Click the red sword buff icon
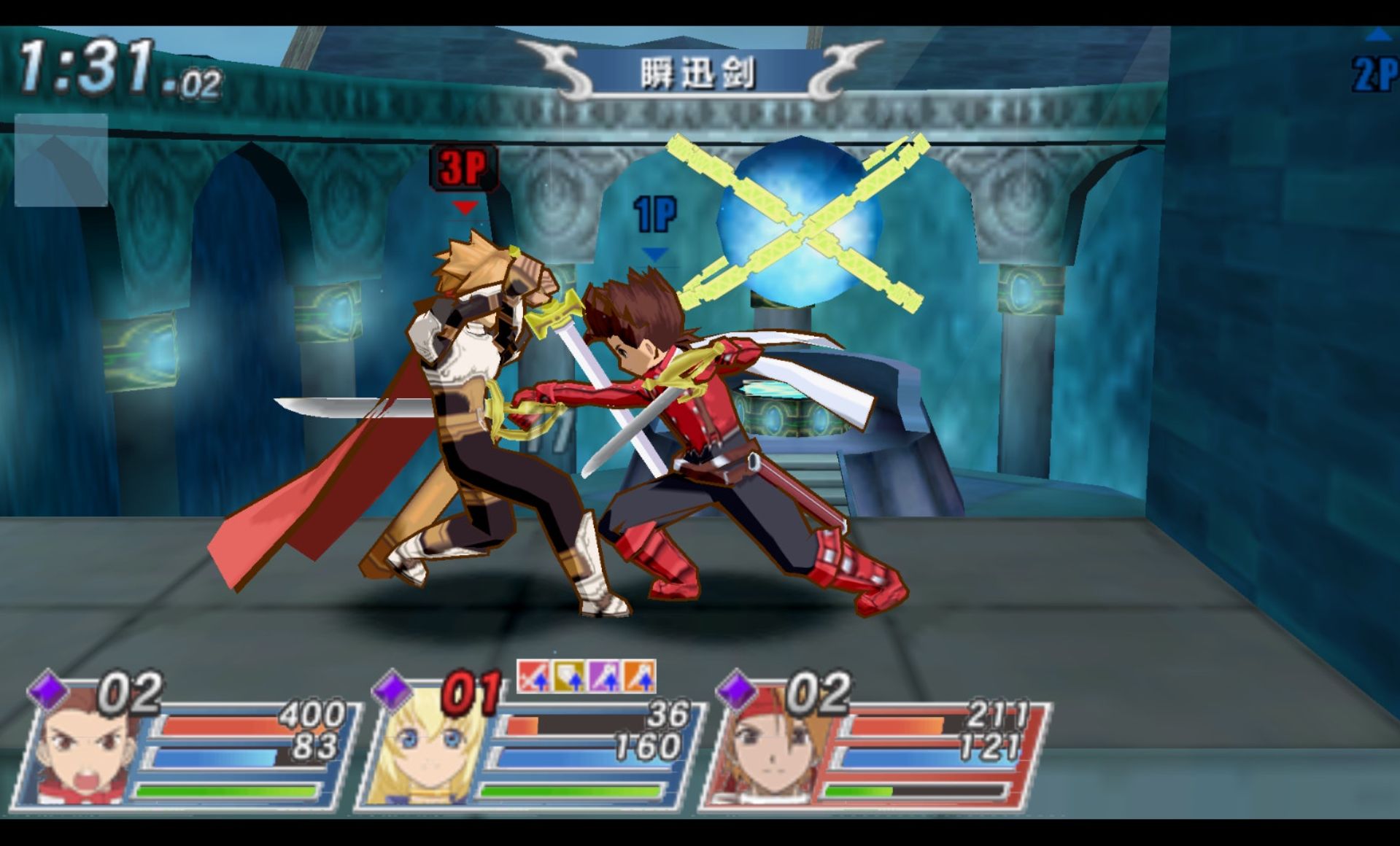 pos(534,676)
